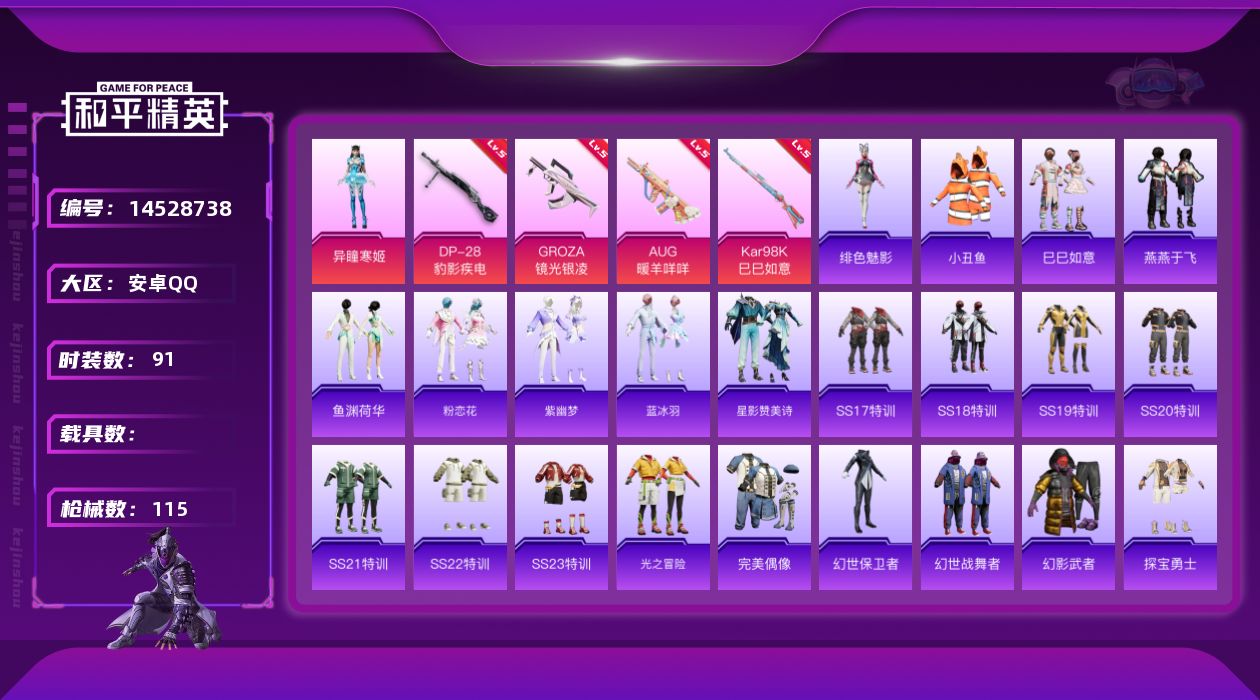Screen dimensions: 1260x700
Task: Open the 完美偶像 outfit card
Action: point(764,517)
